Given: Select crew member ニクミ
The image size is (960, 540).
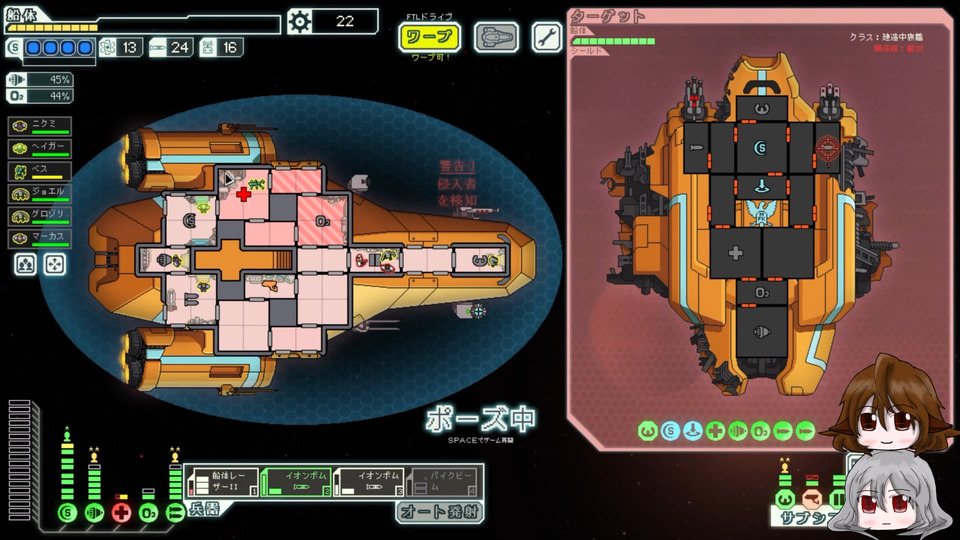Looking at the screenshot, I should click(41, 126).
